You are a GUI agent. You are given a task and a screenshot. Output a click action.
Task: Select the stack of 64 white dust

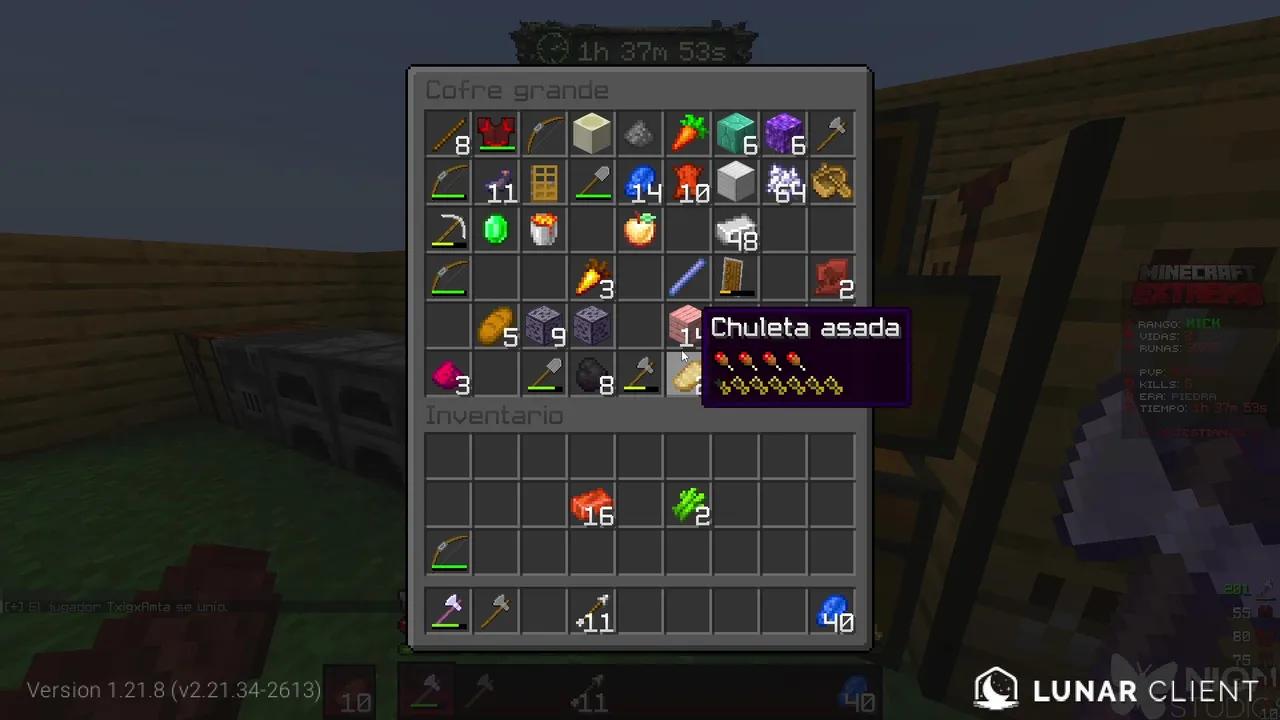pos(785,183)
